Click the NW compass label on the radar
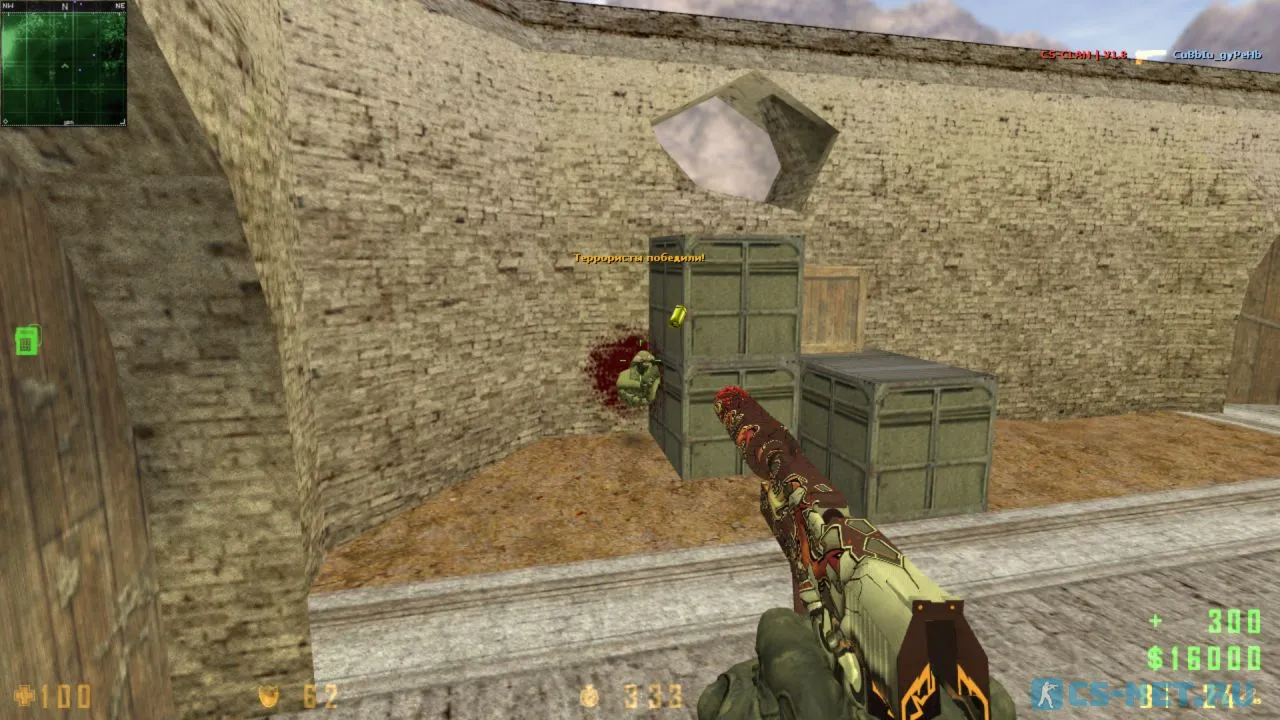Screen dimensions: 1280x720 click(x=8, y=6)
